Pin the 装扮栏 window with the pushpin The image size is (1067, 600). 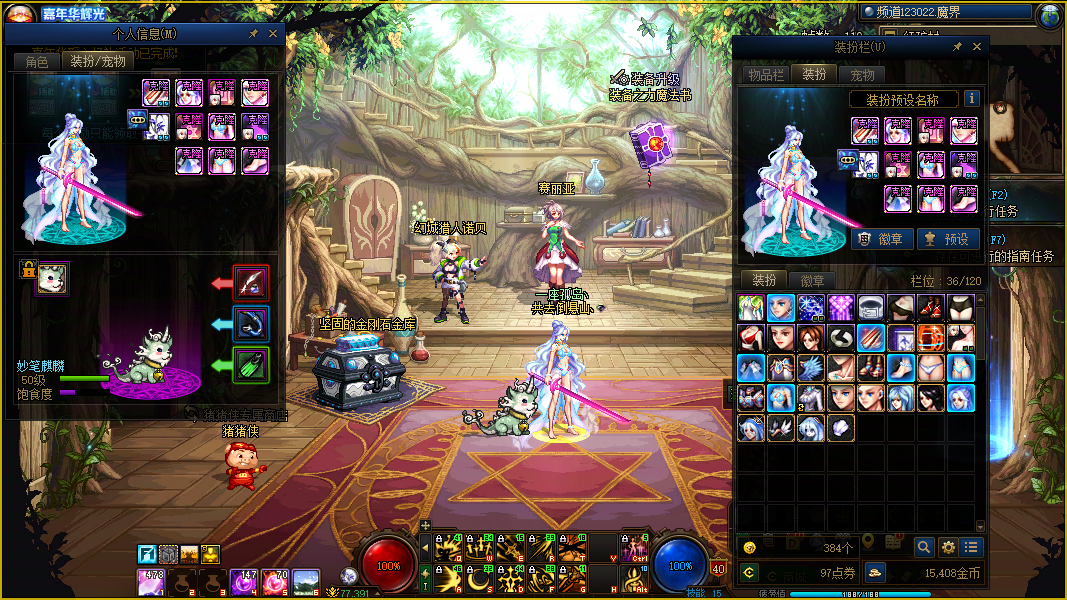click(956, 47)
